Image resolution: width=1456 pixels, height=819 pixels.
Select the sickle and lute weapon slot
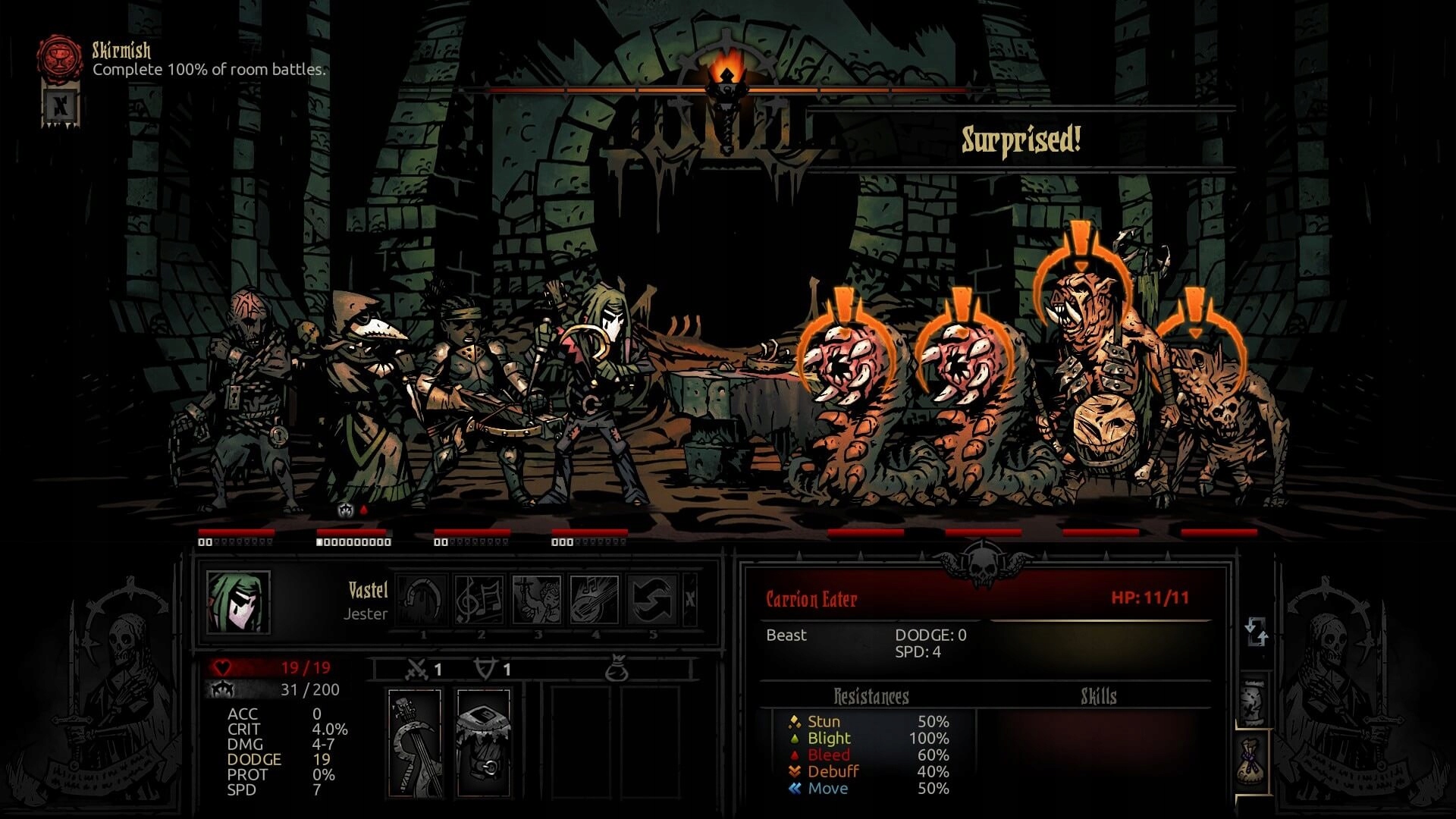click(415, 742)
